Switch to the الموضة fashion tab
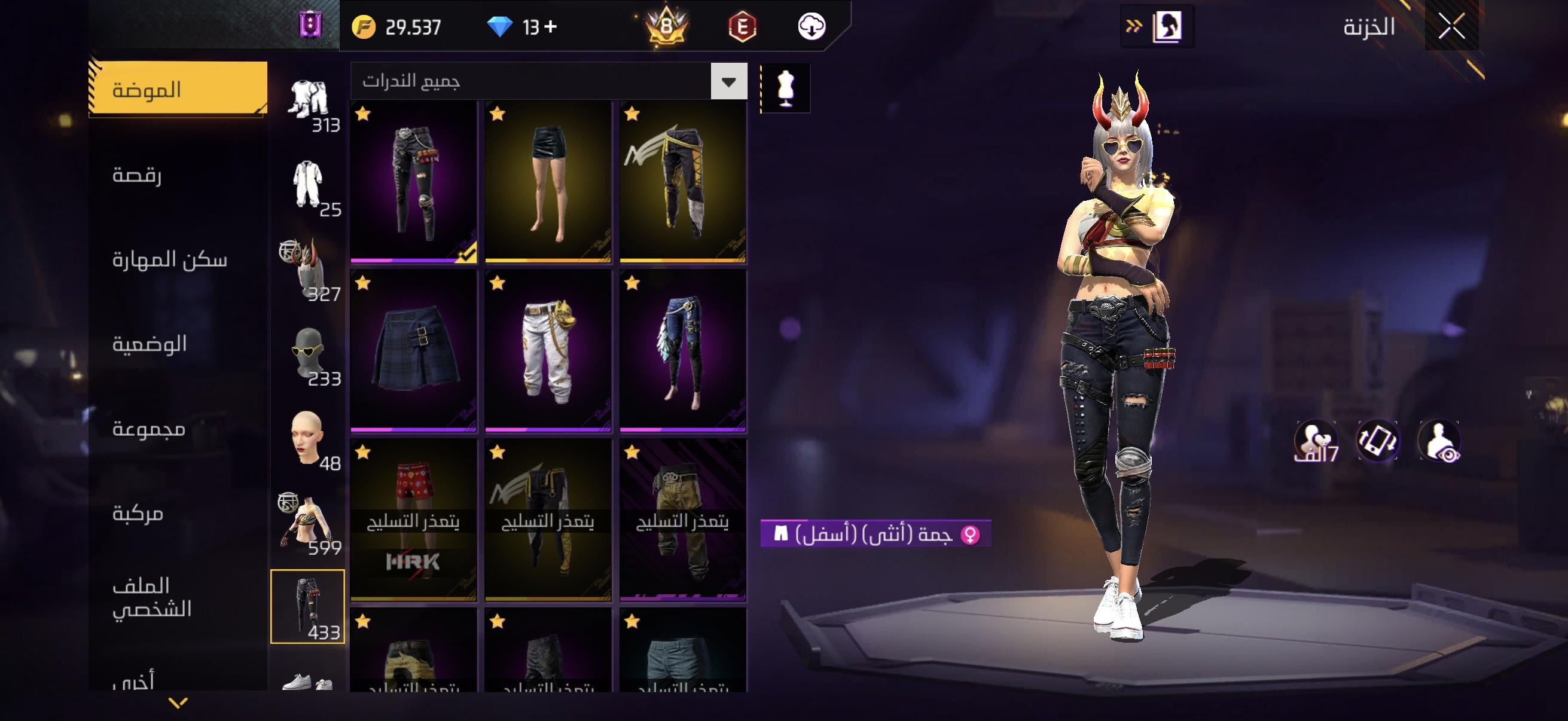Screen dimensions: 1568x721 click(x=177, y=90)
